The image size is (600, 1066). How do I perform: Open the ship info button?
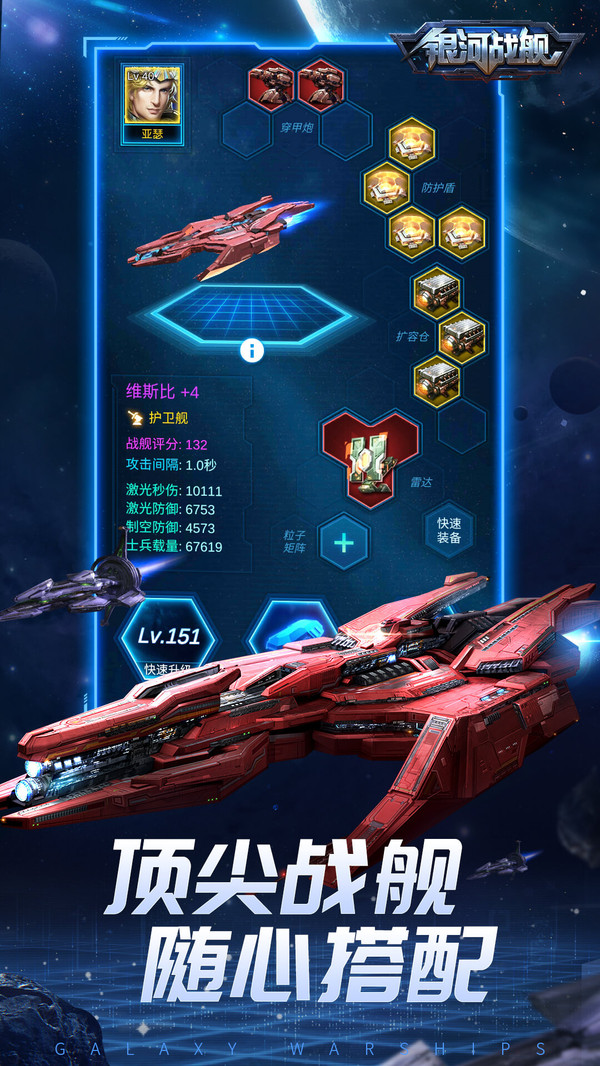pos(252,350)
